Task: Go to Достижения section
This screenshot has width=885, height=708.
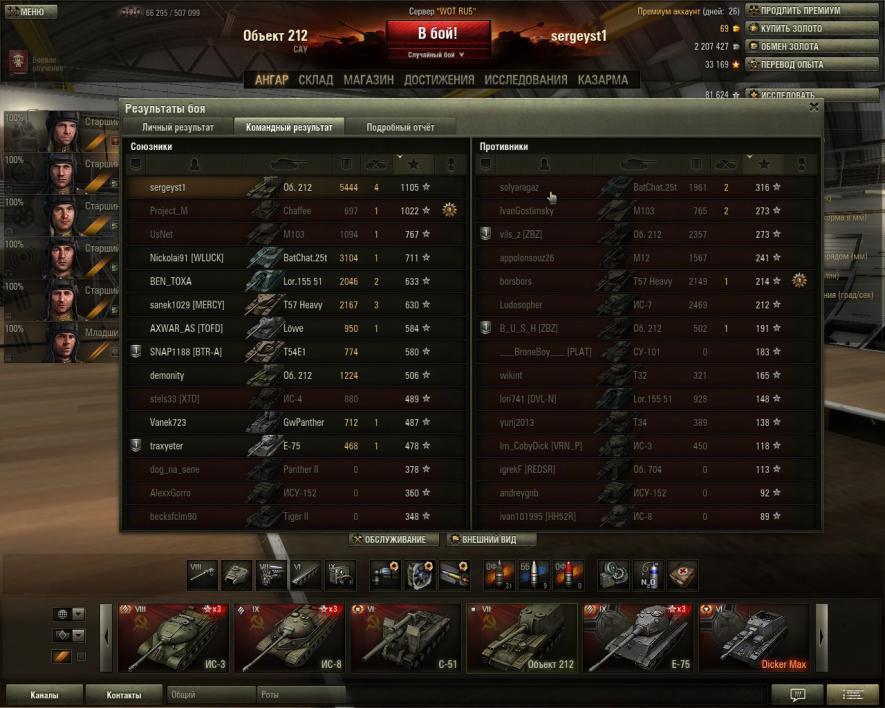Action: tap(439, 80)
